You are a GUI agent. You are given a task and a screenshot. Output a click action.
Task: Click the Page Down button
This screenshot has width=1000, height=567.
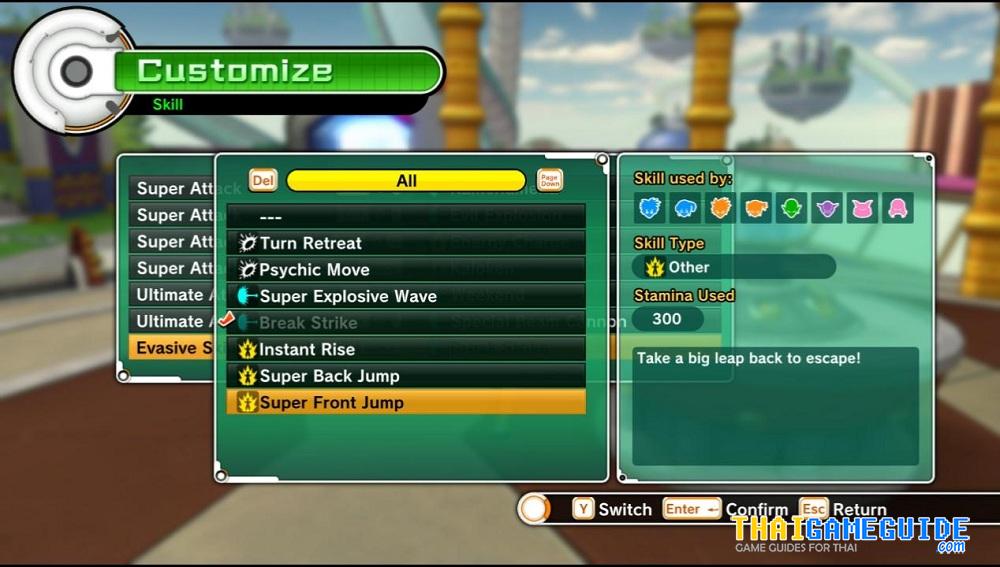[550, 180]
